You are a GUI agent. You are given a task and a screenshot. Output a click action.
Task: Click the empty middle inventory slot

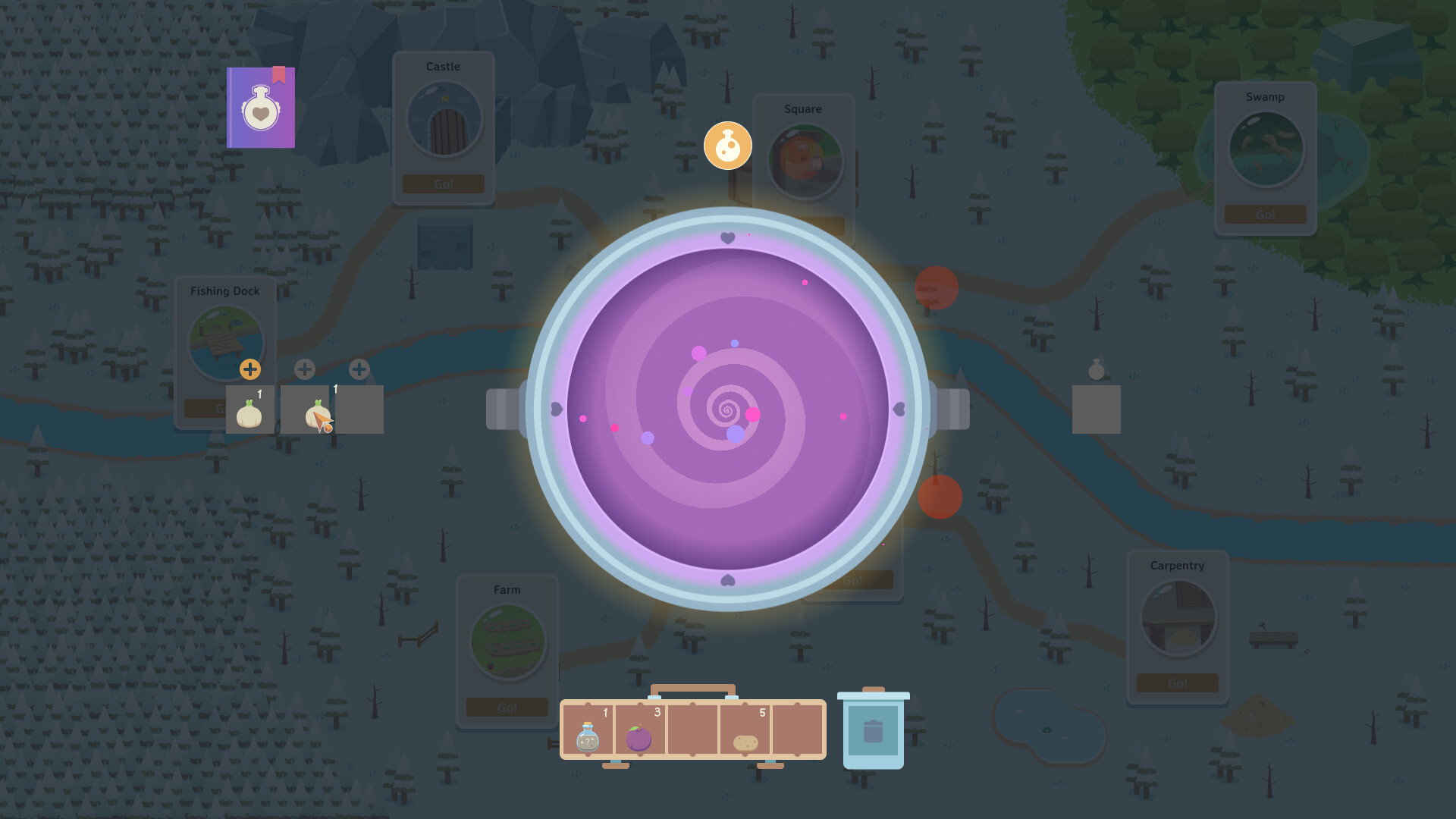point(692,732)
